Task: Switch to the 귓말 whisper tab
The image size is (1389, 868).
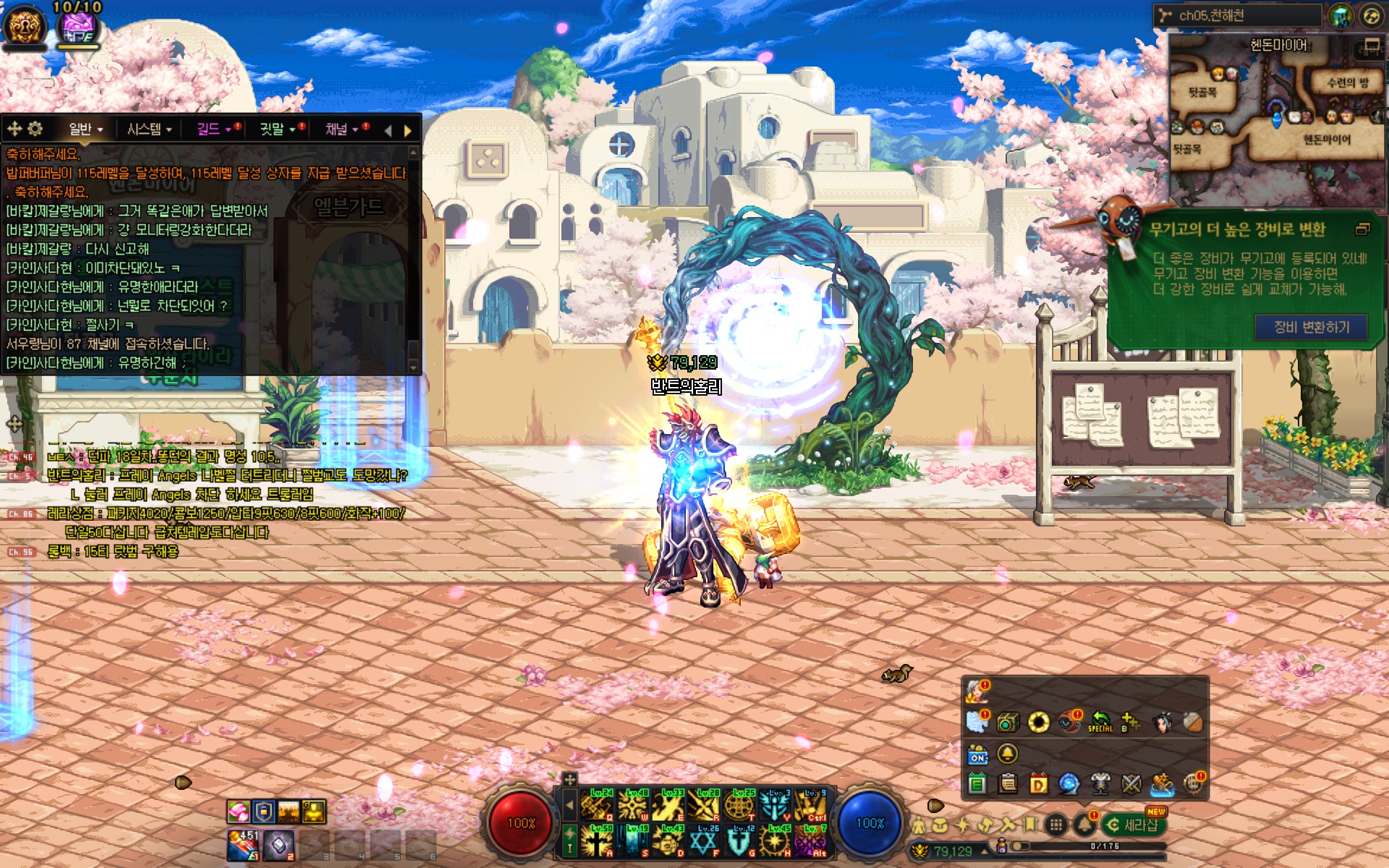Action: point(277,129)
